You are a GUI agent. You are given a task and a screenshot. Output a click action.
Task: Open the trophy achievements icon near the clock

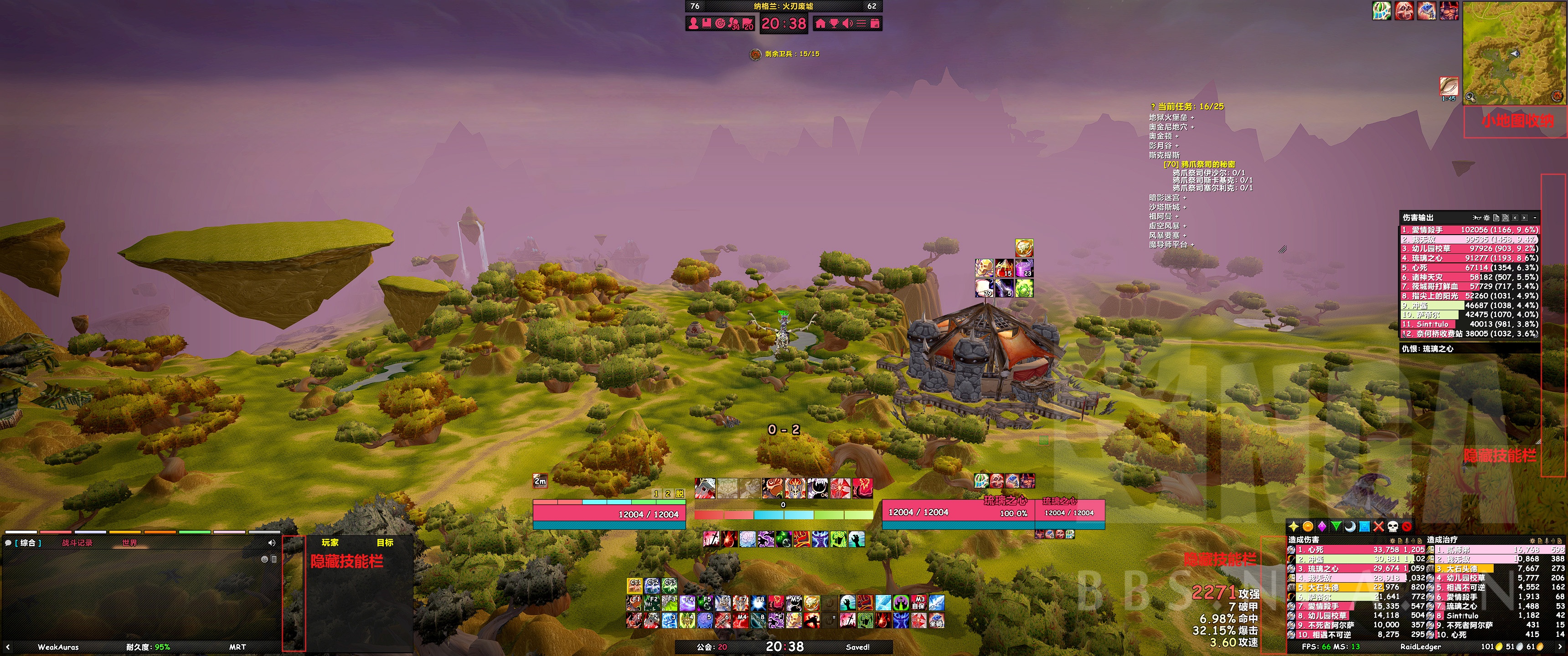(835, 24)
